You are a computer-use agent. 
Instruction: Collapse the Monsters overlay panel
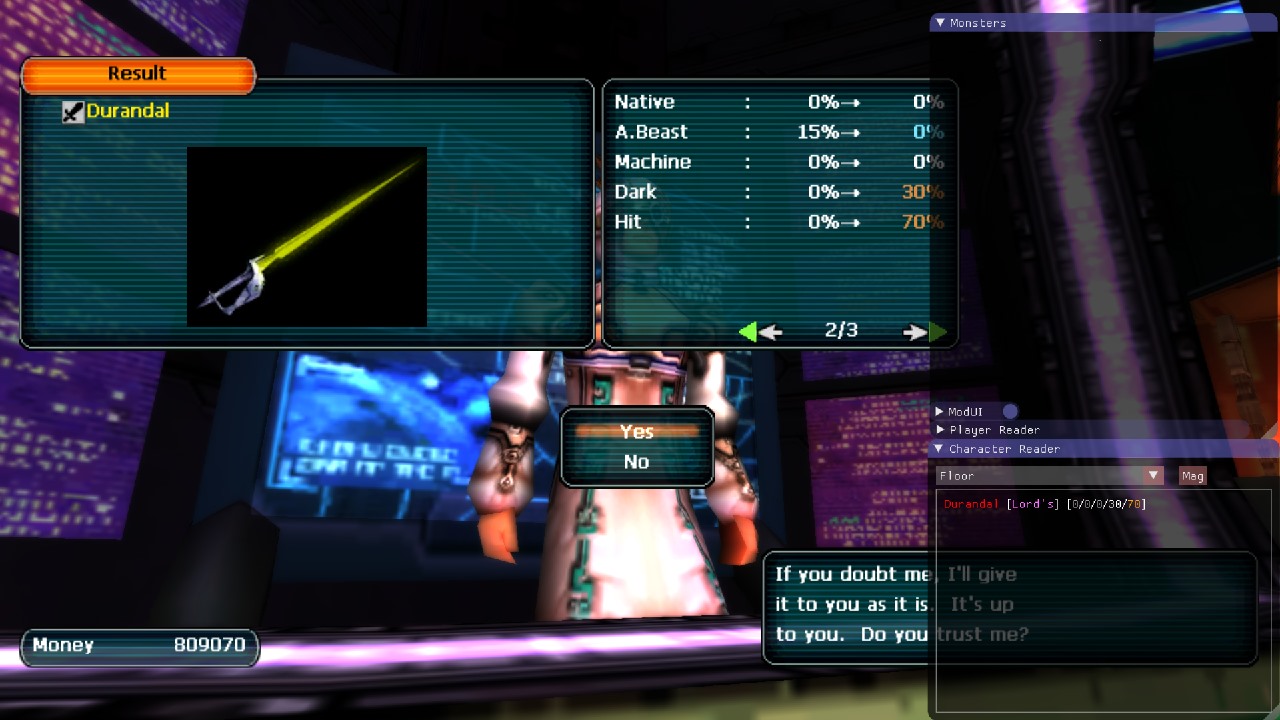point(940,23)
